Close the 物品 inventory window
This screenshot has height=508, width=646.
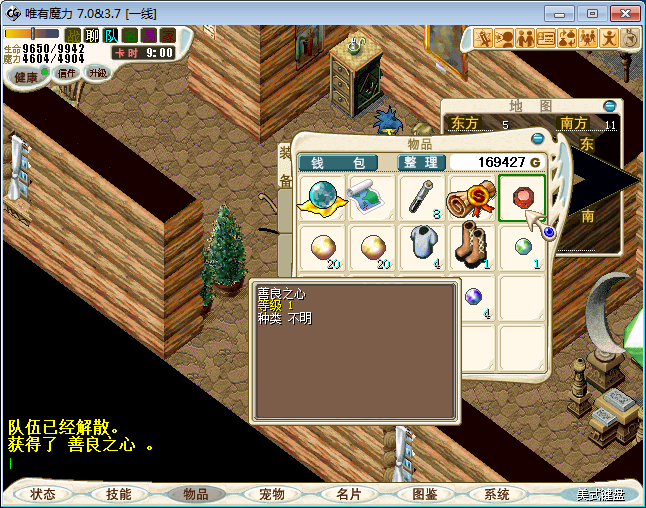pos(538,138)
